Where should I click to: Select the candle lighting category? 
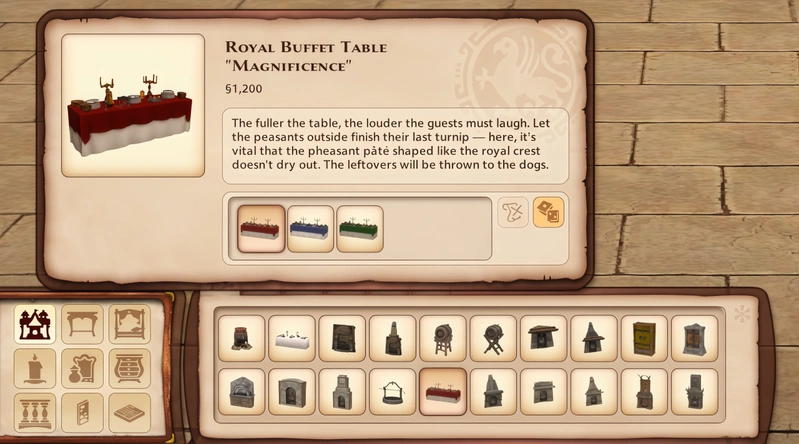click(x=37, y=368)
